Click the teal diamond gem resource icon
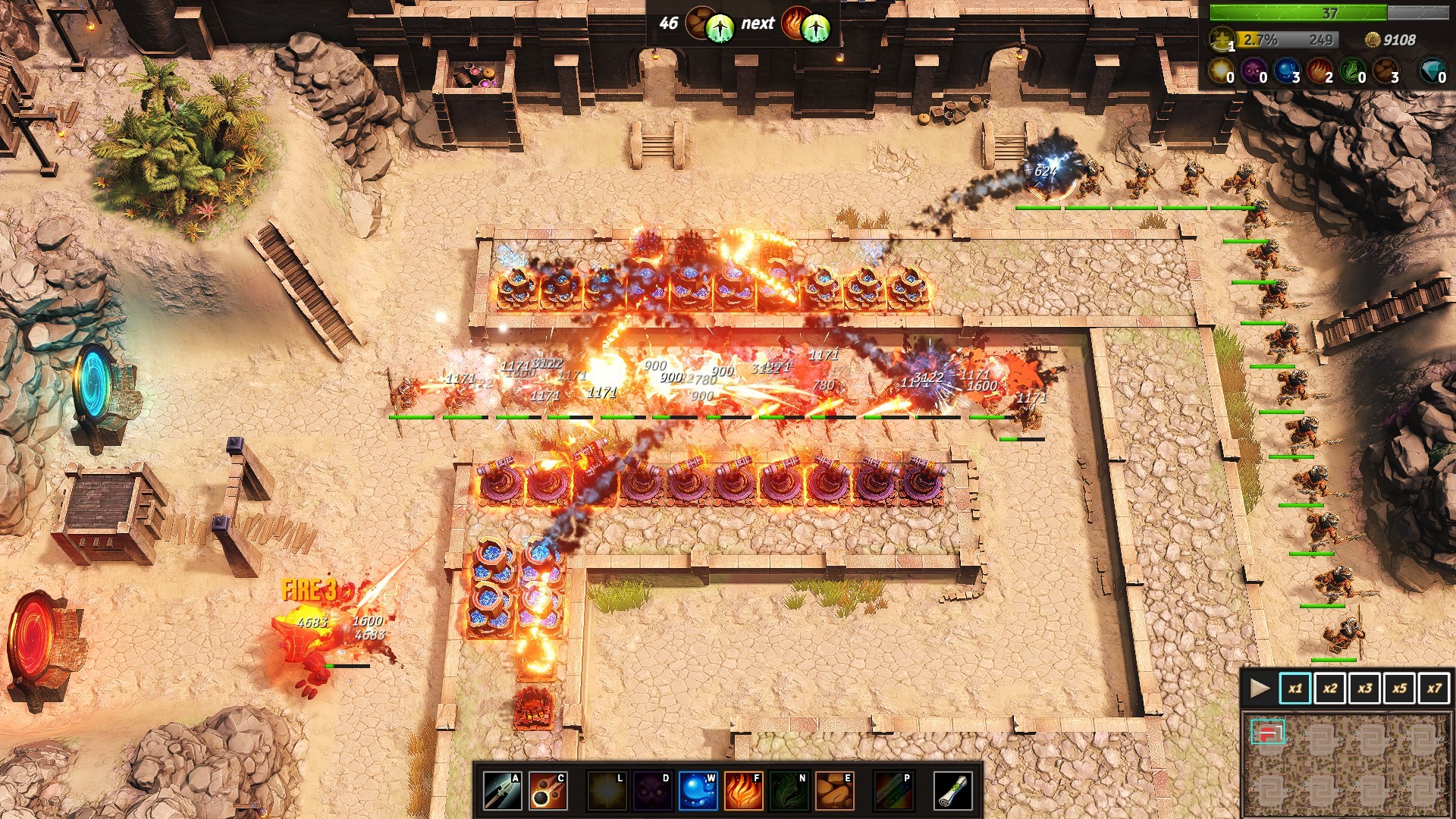 1431,71
